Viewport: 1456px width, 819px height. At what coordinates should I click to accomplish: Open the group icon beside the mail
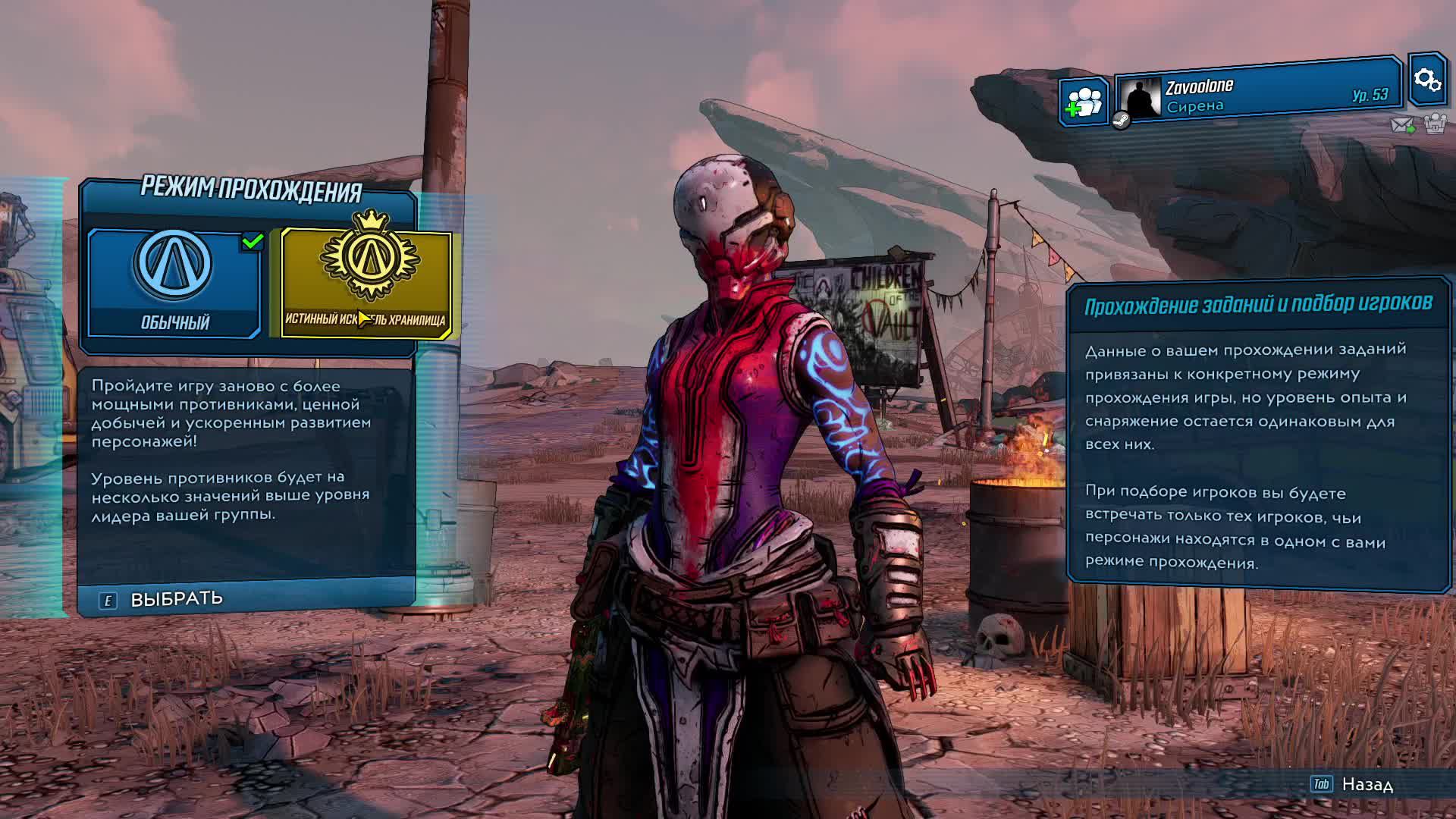click(1435, 124)
